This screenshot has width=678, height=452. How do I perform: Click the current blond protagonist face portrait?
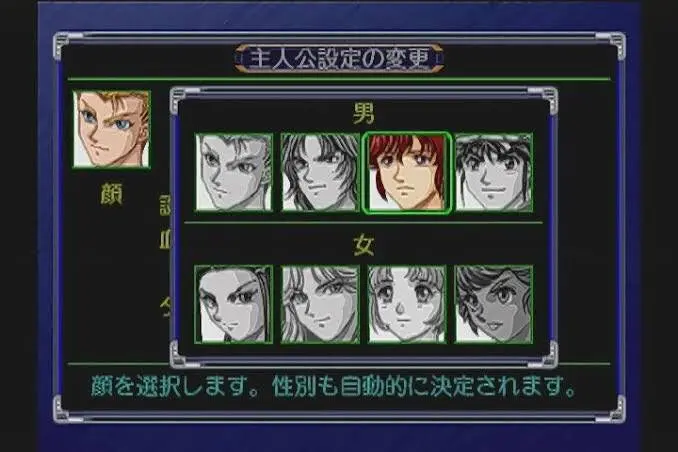(111, 130)
